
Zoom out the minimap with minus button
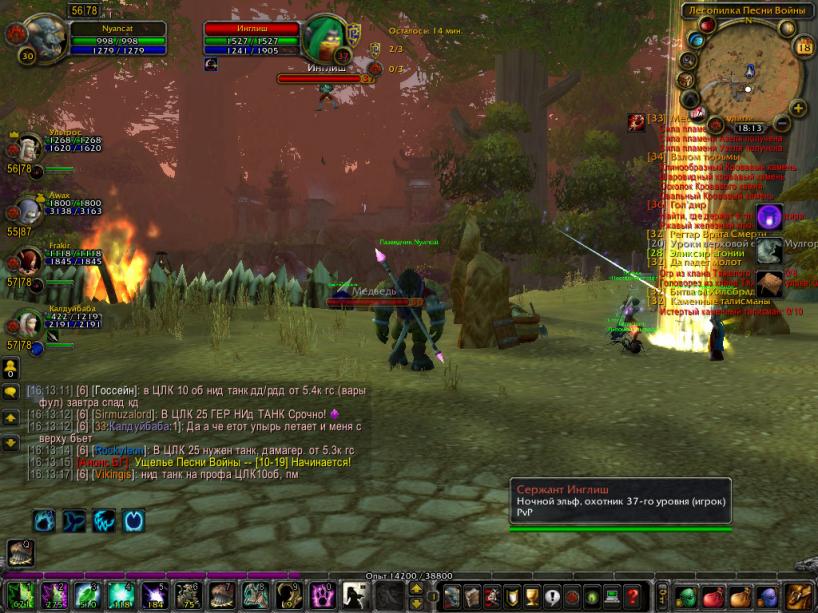pyautogui.click(x=783, y=123)
